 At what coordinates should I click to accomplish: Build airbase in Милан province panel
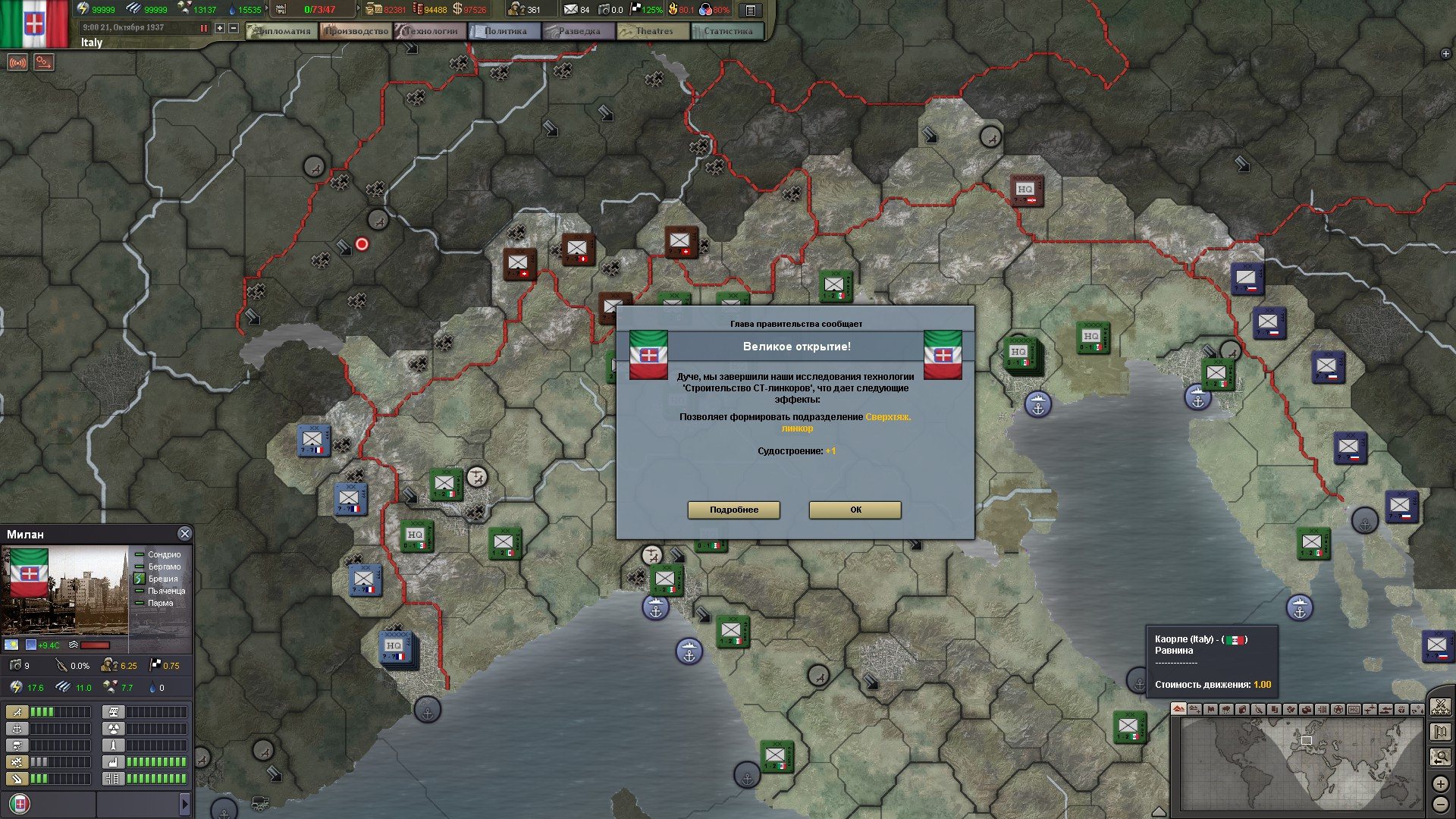17,712
